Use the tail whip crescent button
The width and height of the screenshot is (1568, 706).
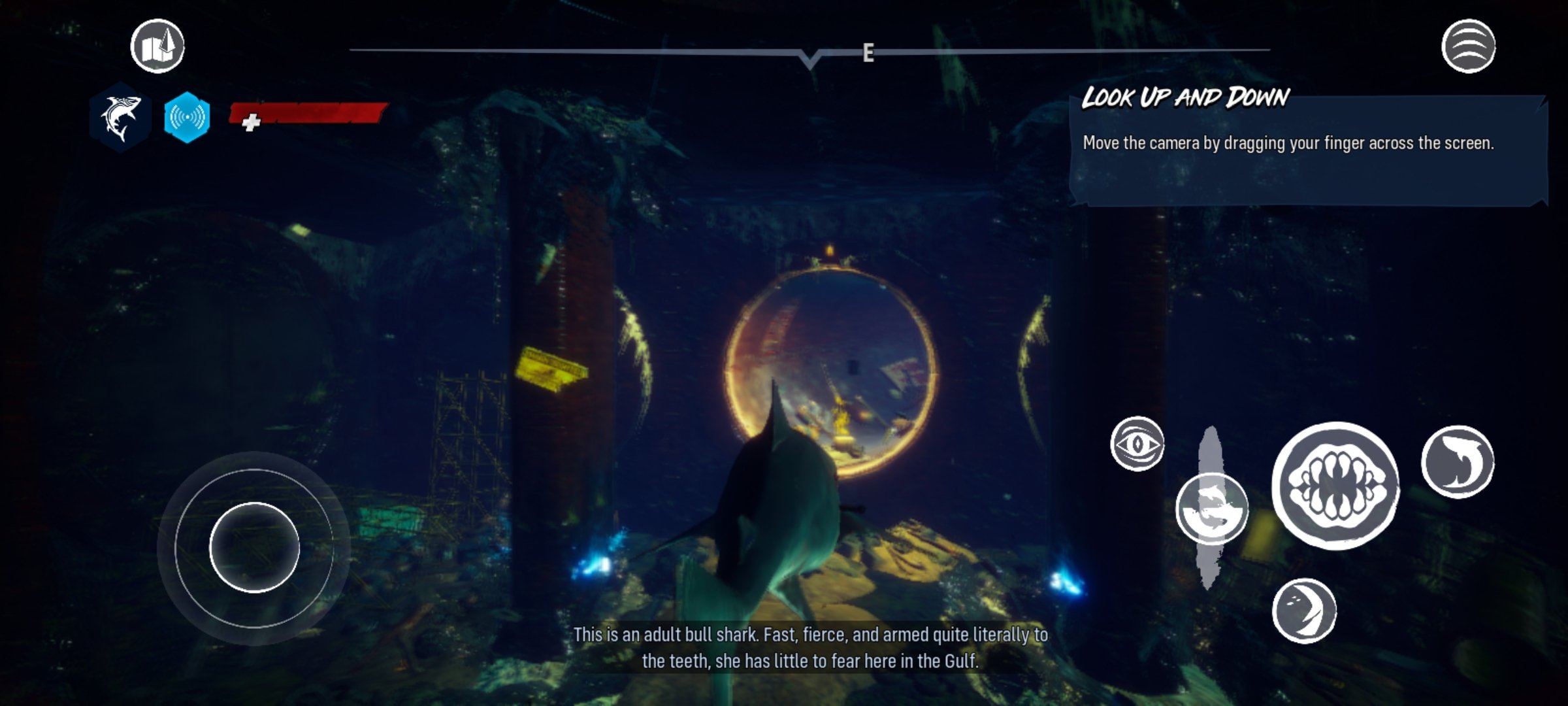click(x=1304, y=611)
